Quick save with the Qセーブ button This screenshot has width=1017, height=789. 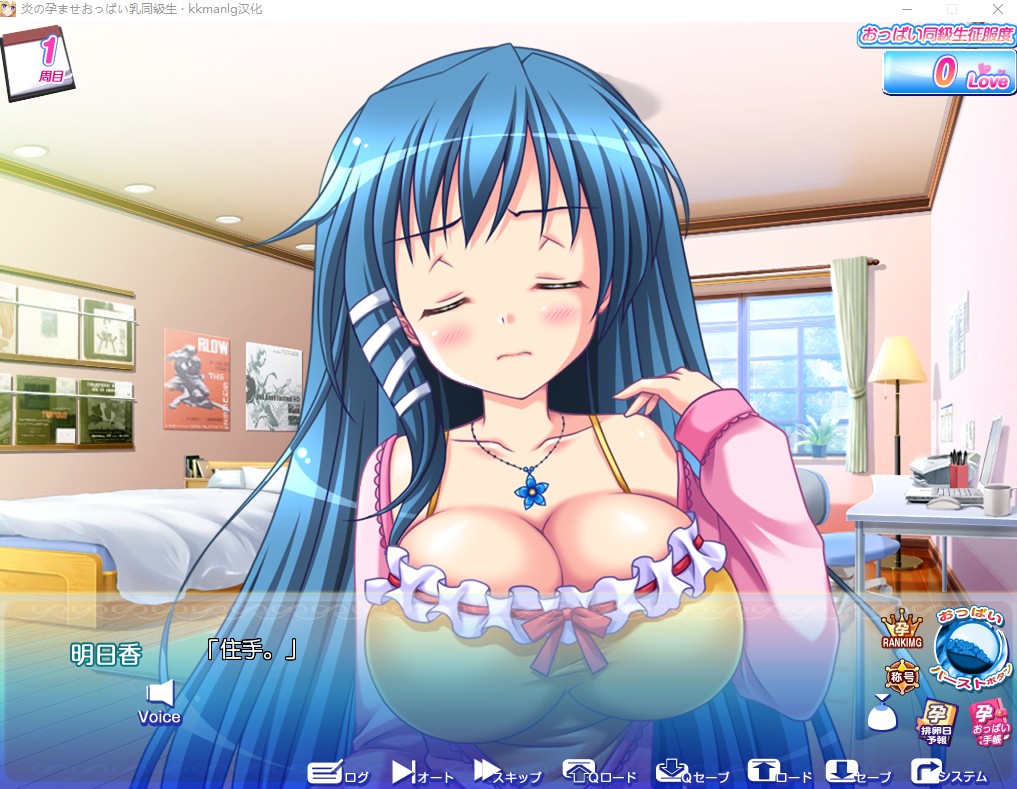pos(693,773)
